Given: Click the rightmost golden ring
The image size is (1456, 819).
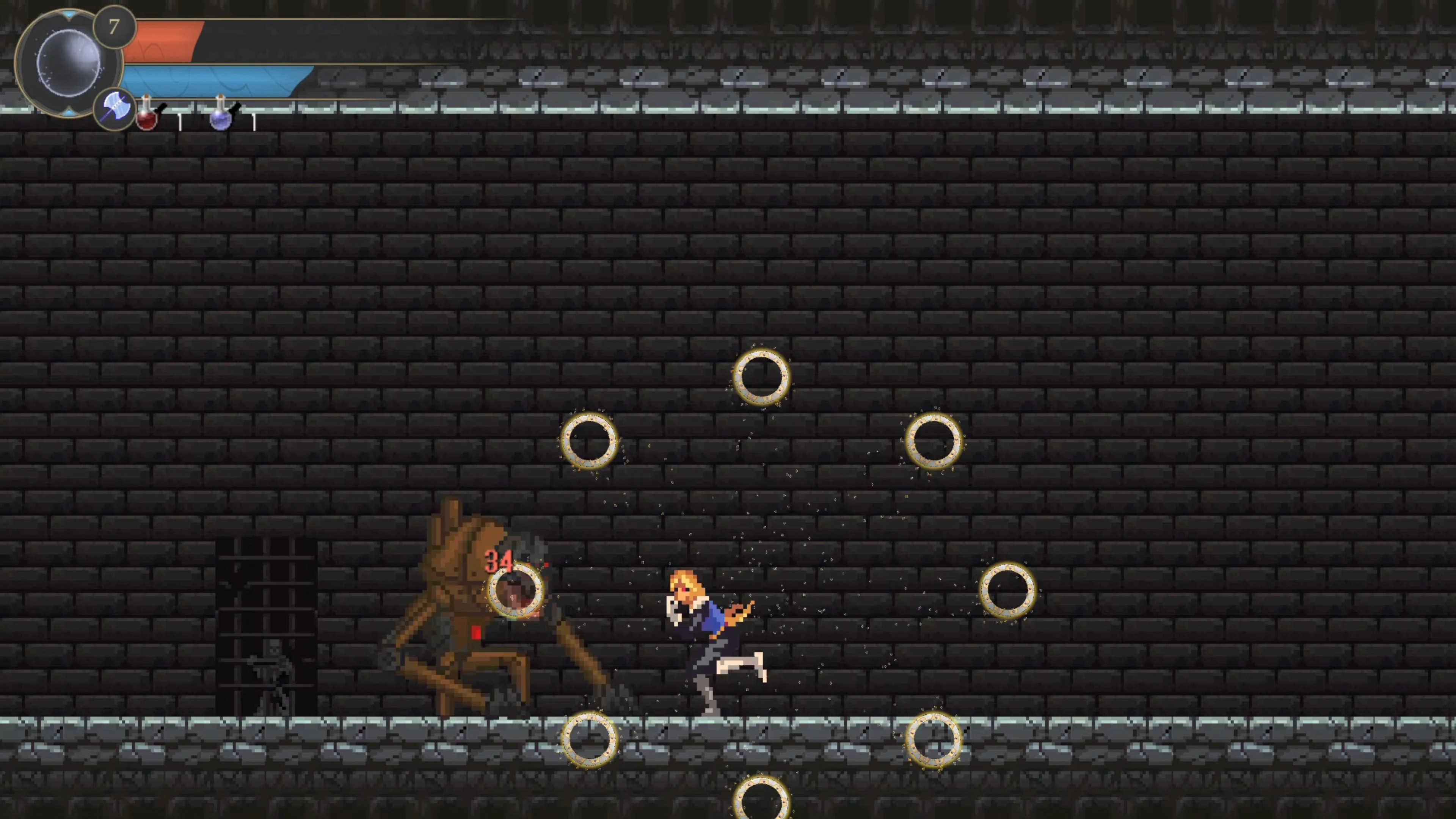Looking at the screenshot, I should click(1009, 591).
